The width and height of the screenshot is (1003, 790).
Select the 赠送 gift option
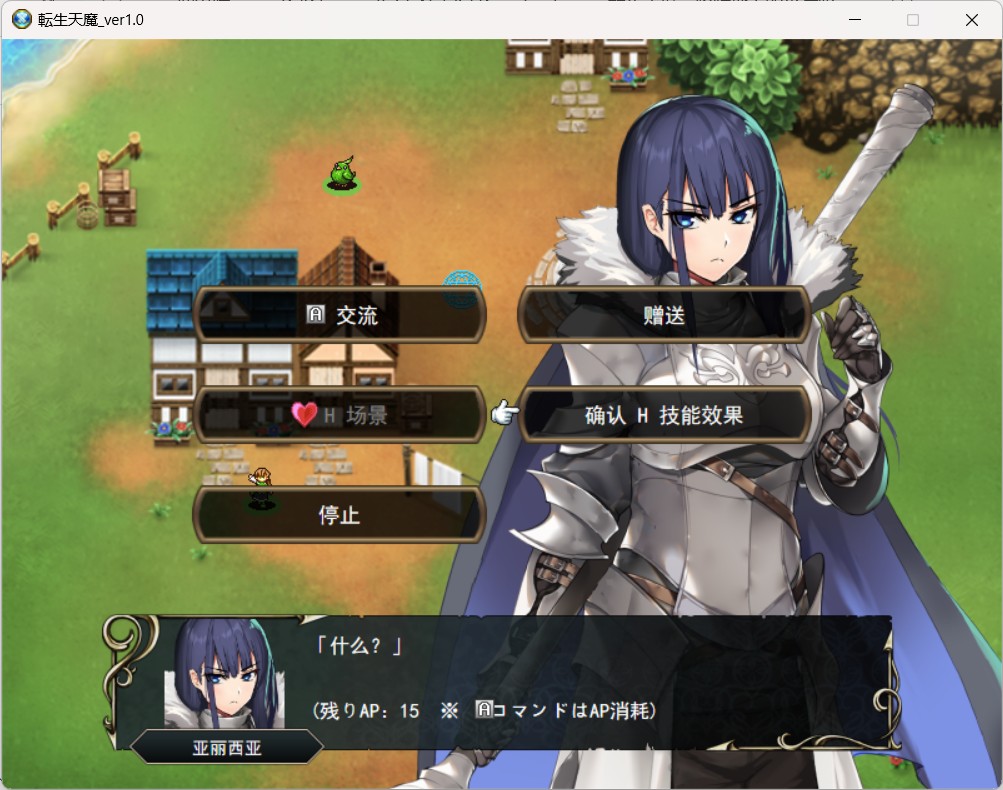pyautogui.click(x=664, y=315)
